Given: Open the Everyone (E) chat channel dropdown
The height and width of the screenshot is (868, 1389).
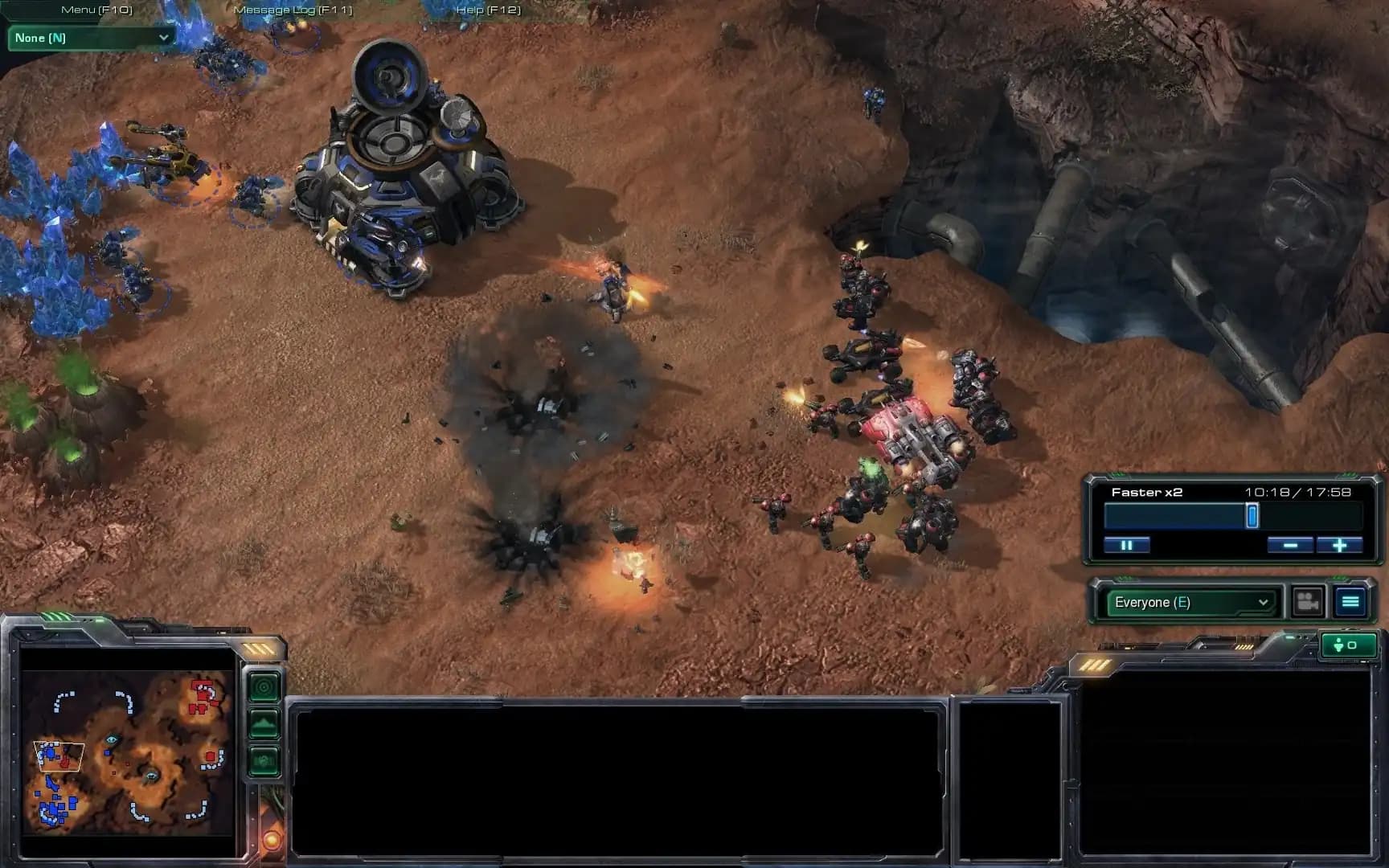Looking at the screenshot, I should [1190, 601].
